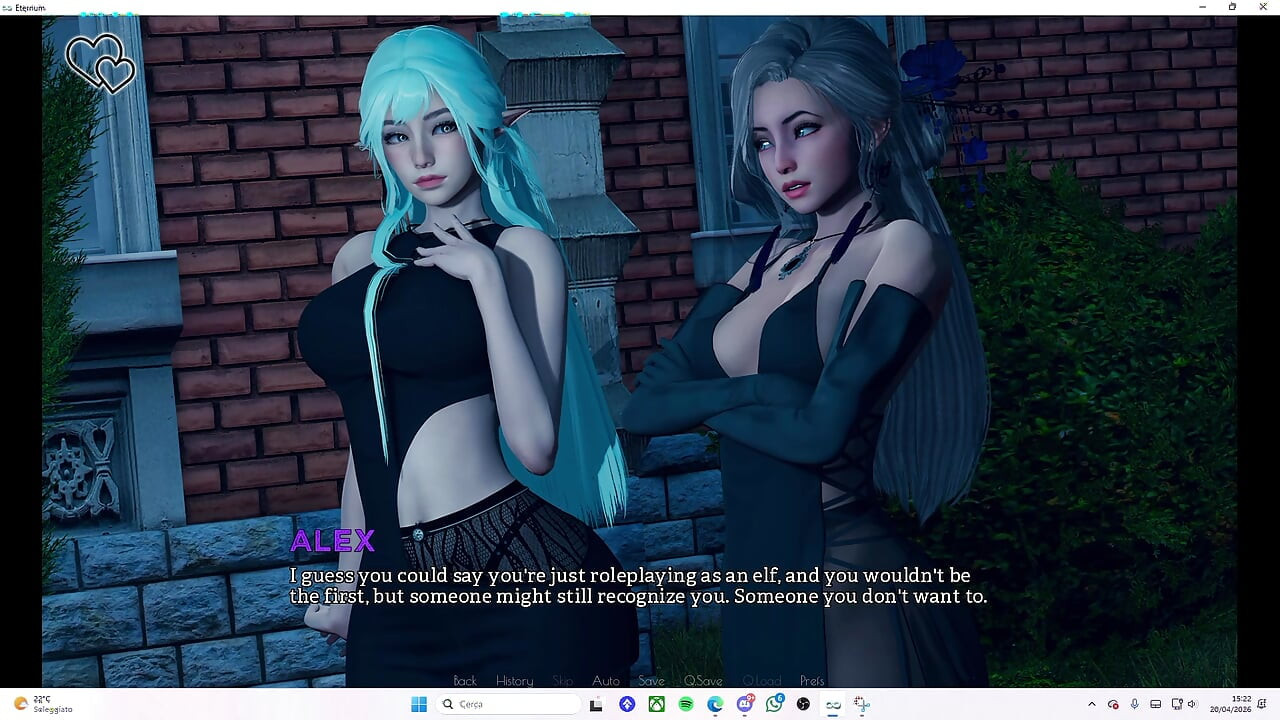The width and height of the screenshot is (1280, 720).
Task: Click the Cerca search field on the taskbar
Action: (x=510, y=704)
